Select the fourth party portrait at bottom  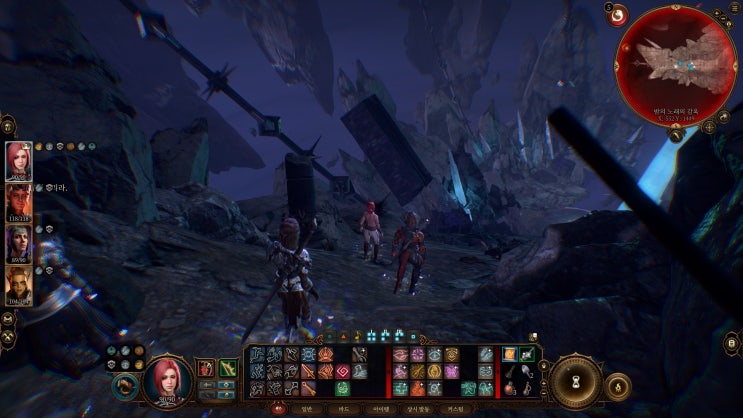pos(19,285)
